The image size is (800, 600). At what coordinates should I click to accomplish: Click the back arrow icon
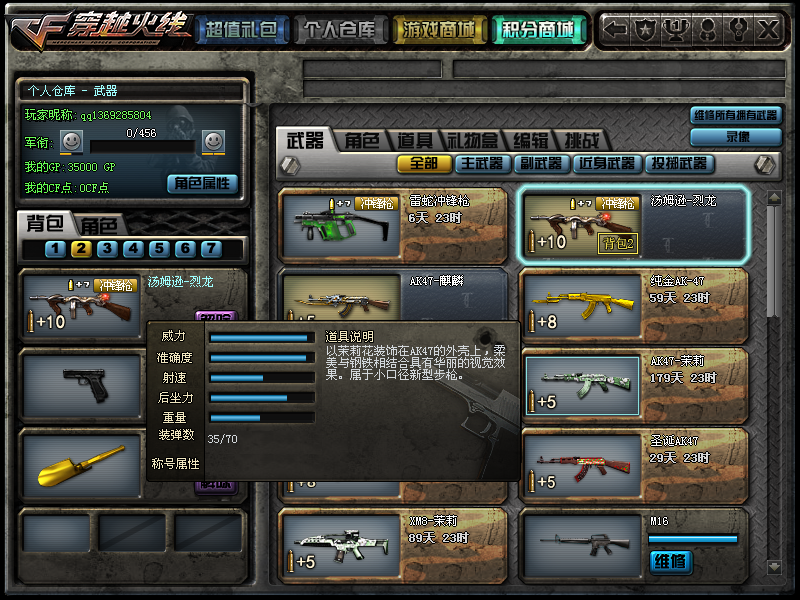pos(617,30)
